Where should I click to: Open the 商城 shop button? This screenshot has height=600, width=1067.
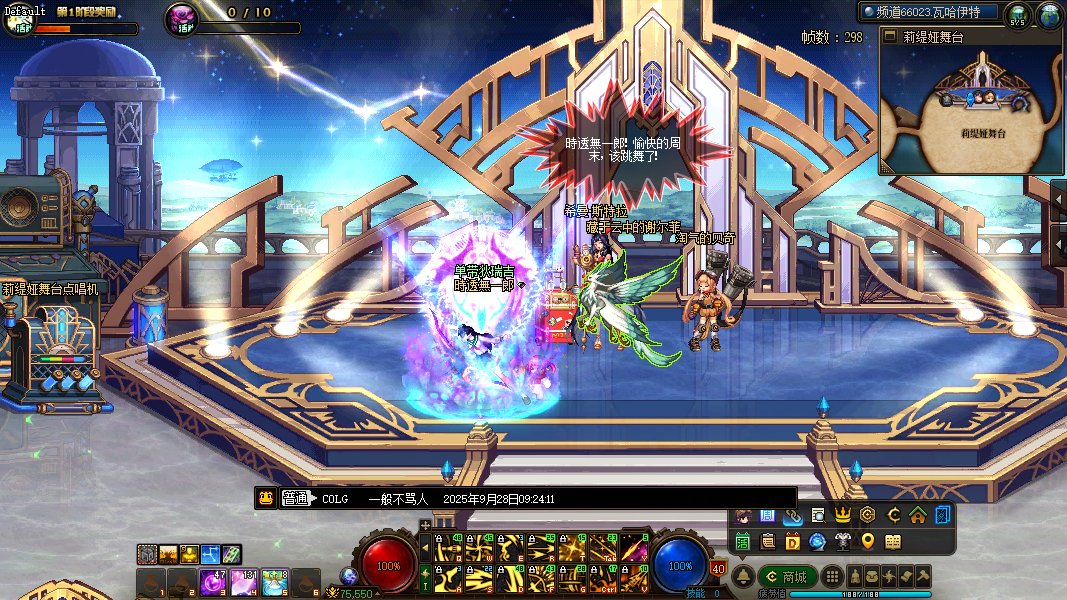point(787,577)
